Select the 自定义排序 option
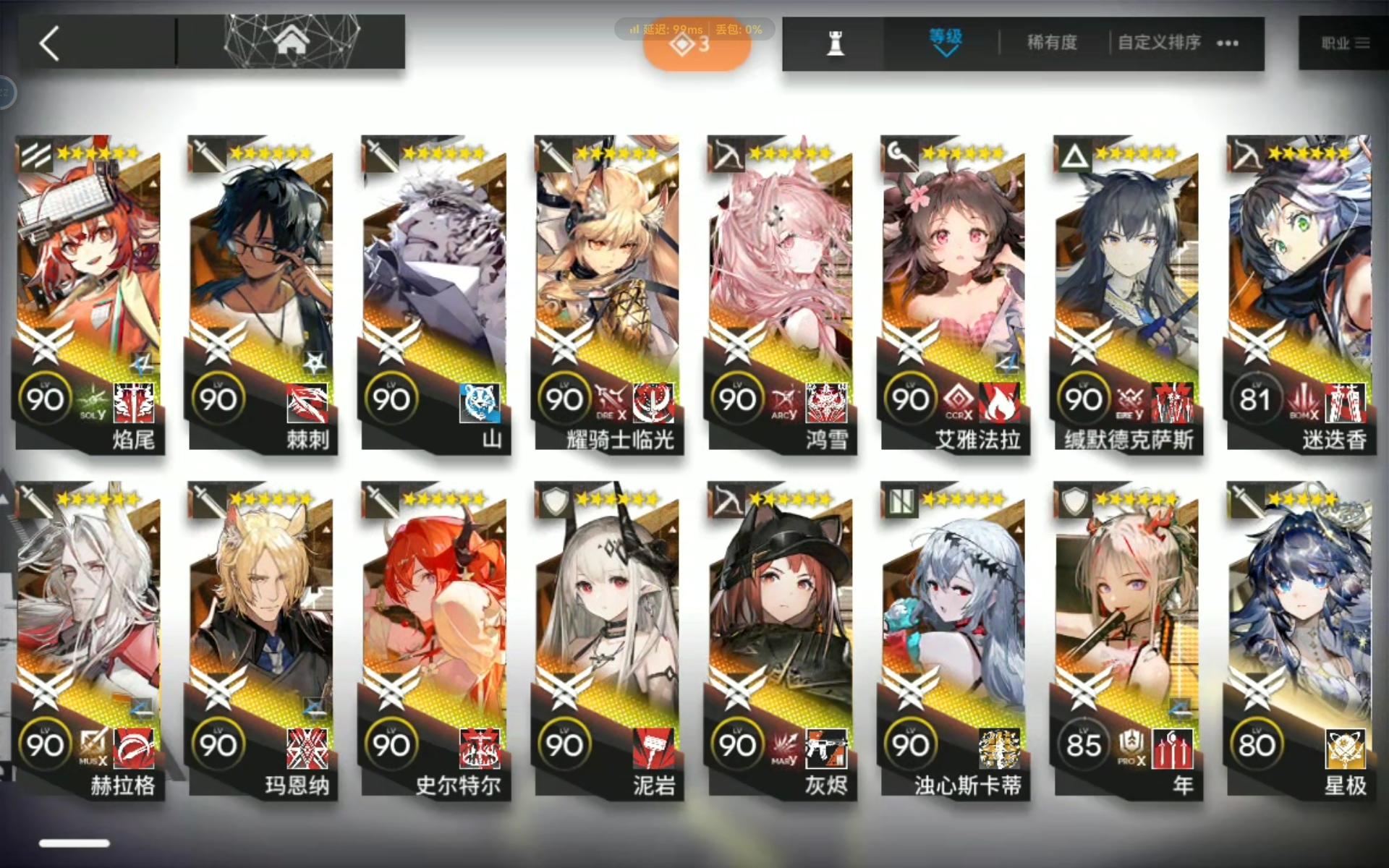 coord(1159,43)
